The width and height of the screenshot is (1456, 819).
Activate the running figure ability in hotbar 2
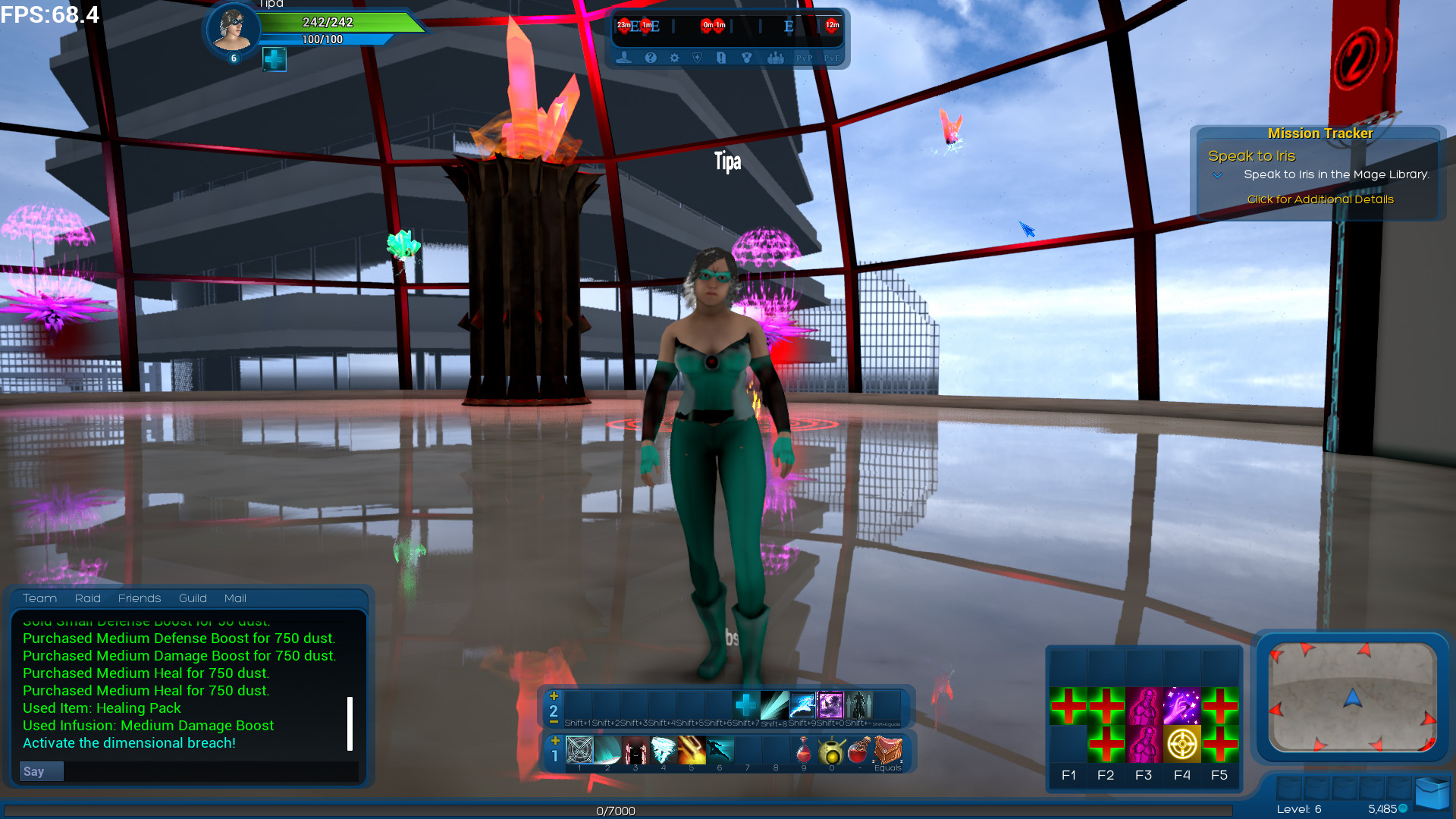(802, 705)
